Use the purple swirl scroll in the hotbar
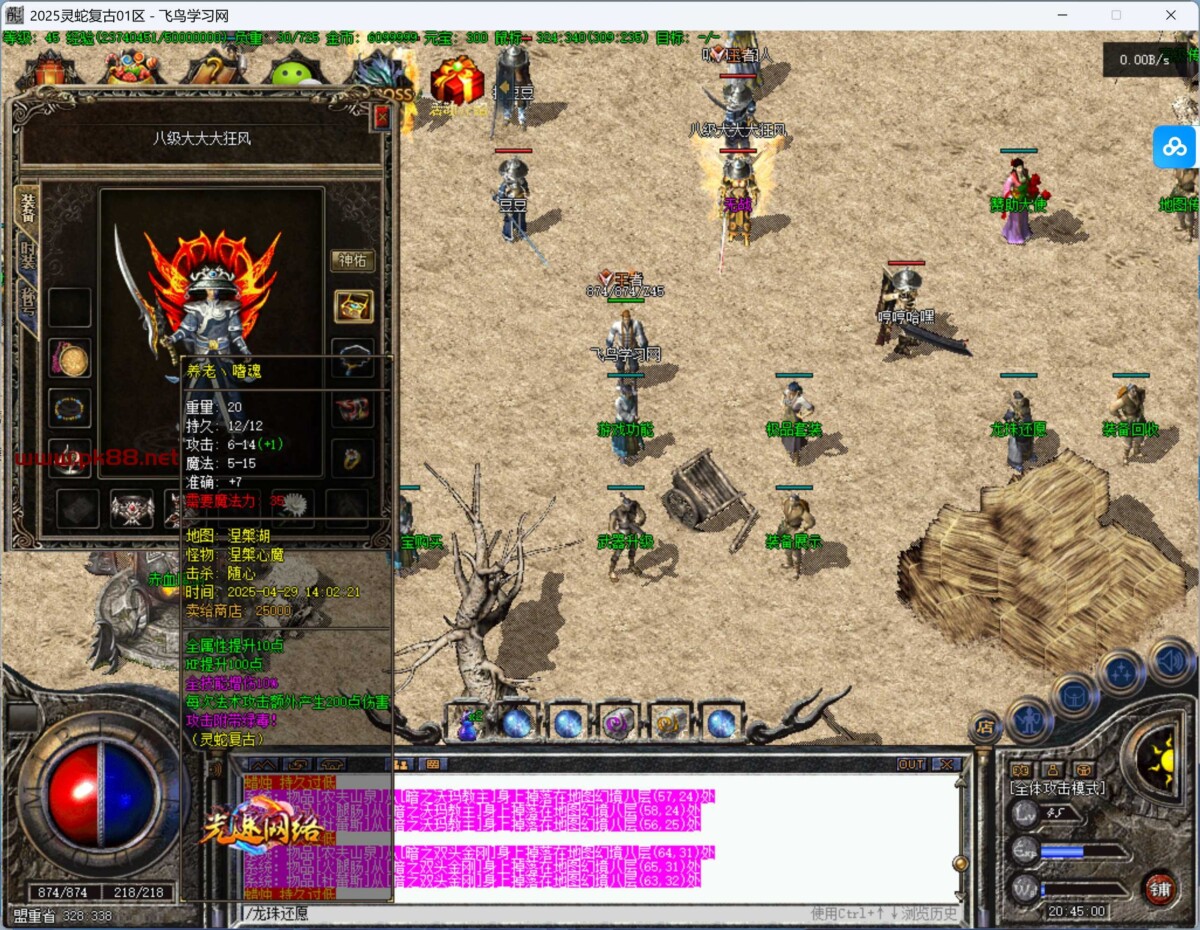The image size is (1200, 930). [x=617, y=723]
